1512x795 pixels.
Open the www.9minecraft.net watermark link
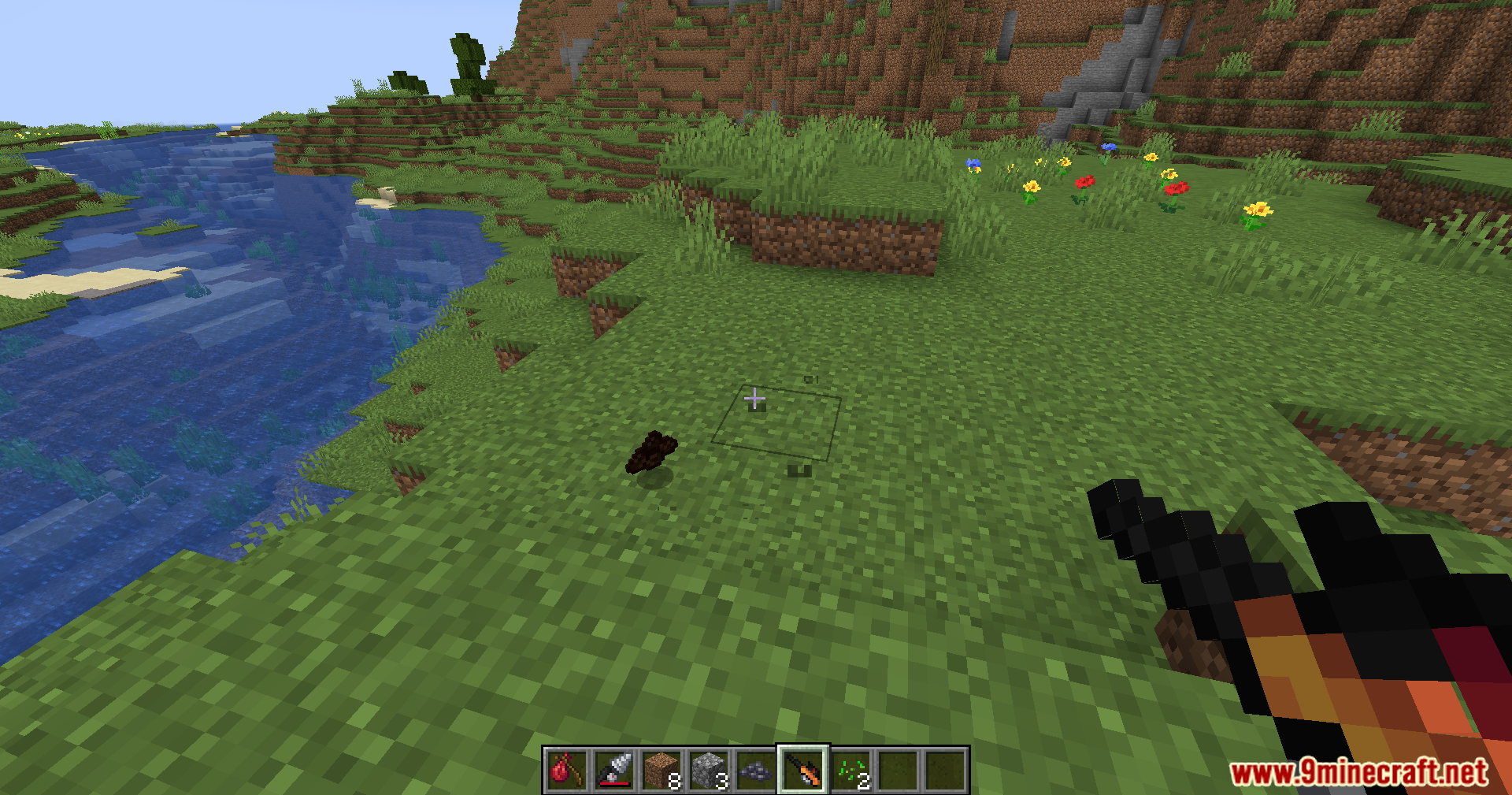click(x=1358, y=772)
